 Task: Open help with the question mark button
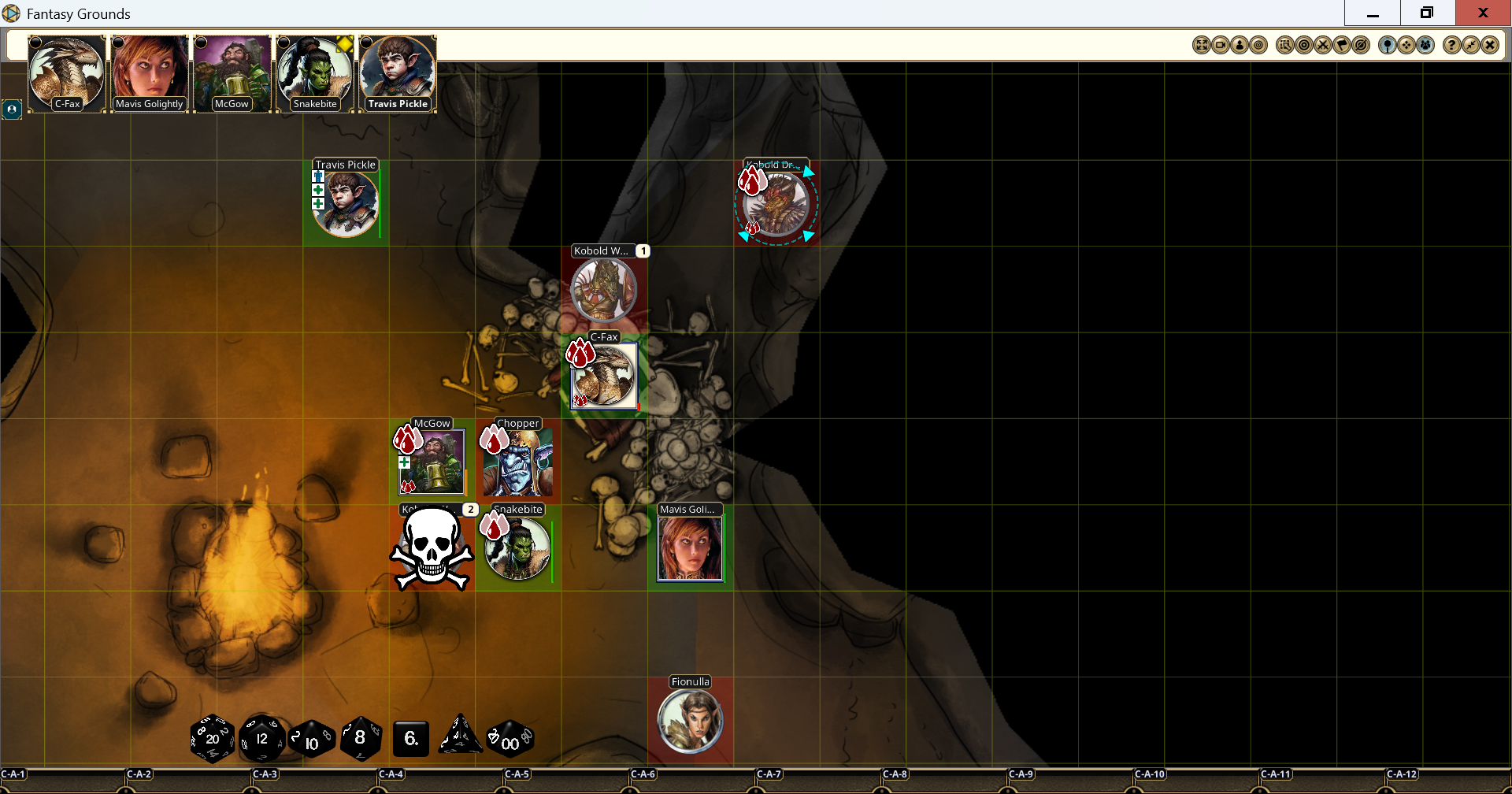1451,46
